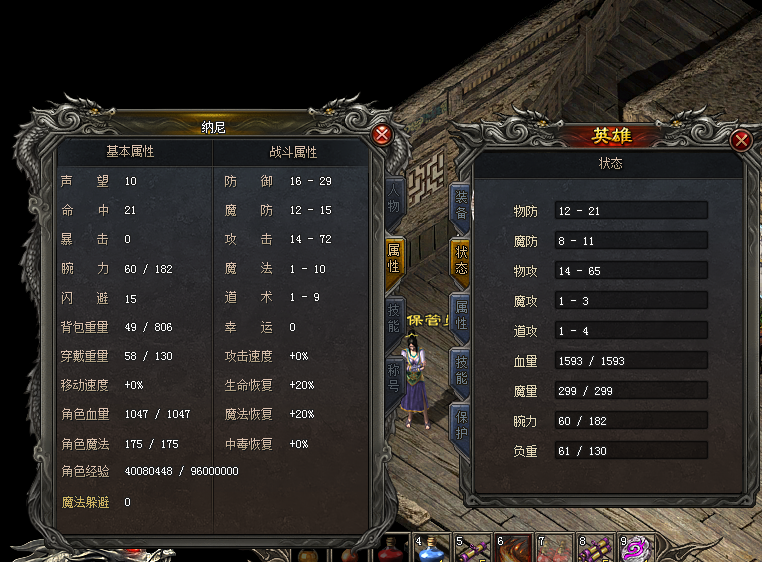The height and width of the screenshot is (562, 762).
Task: Activate the purple swirl item in slot 9
Action: click(x=636, y=549)
